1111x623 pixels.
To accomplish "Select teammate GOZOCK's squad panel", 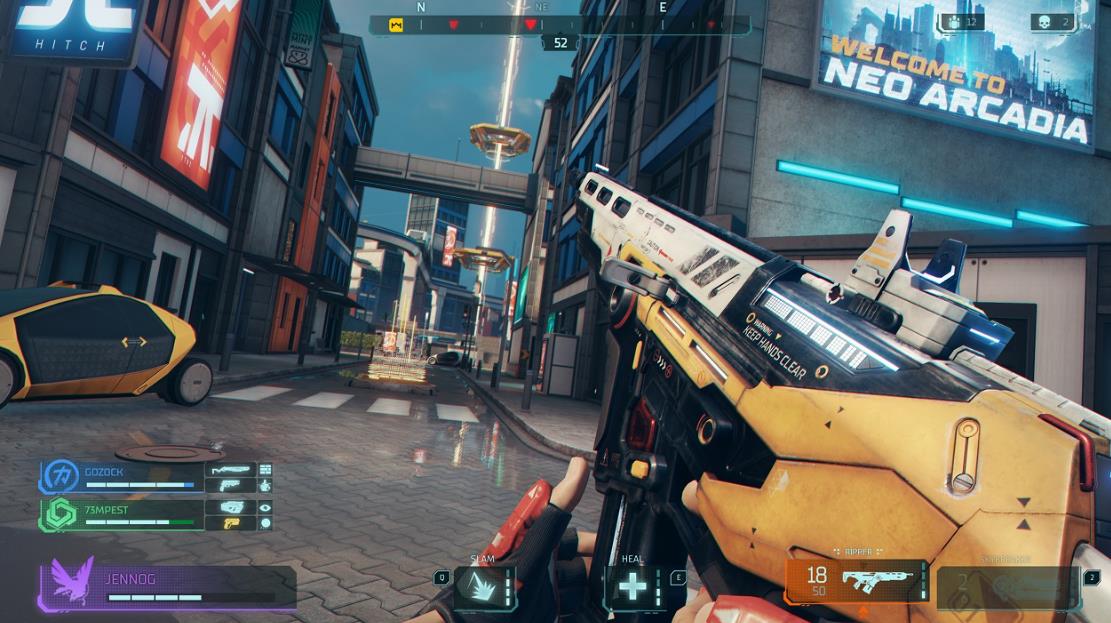I will (x=140, y=476).
